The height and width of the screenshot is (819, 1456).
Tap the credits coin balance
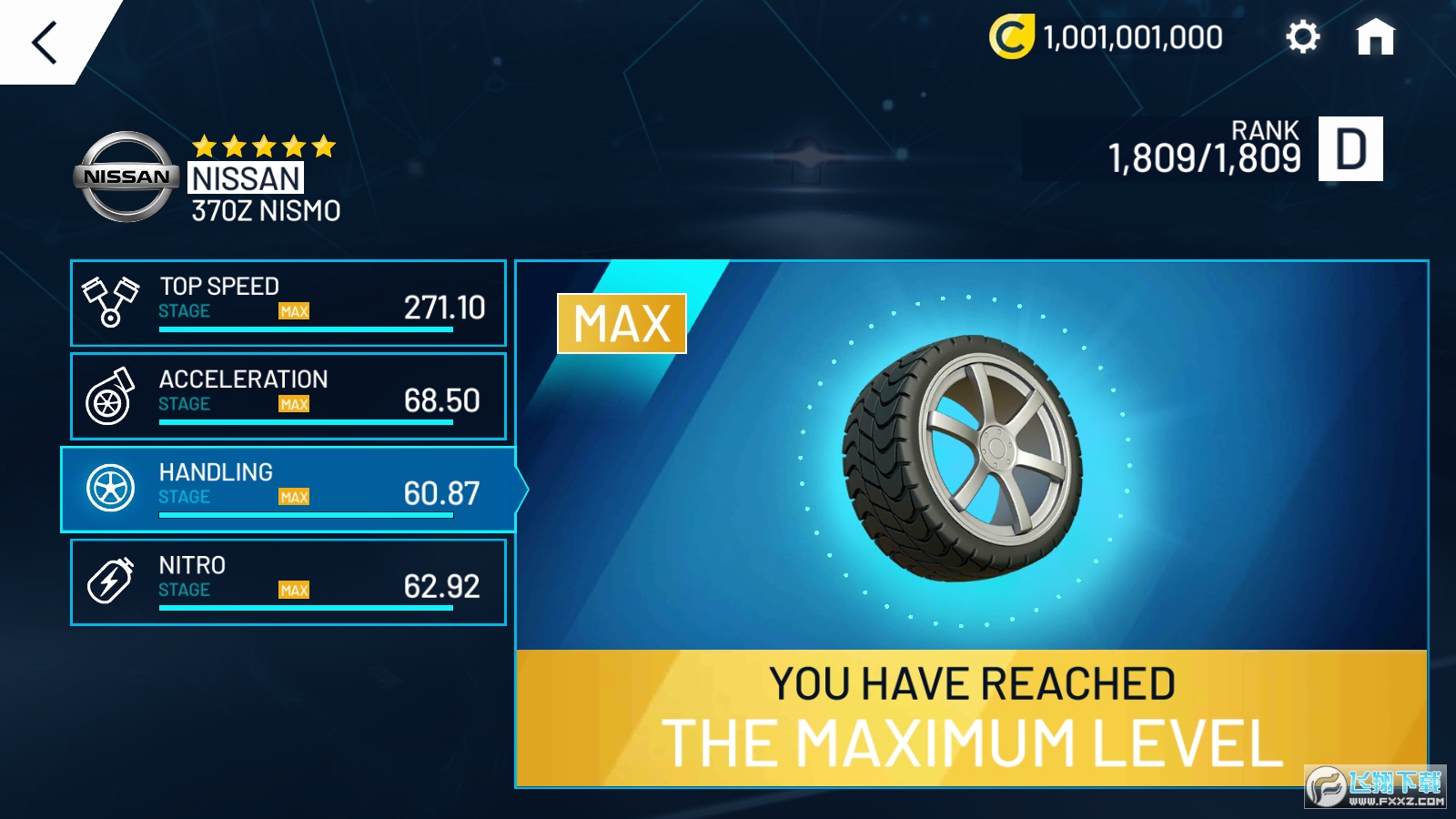pyautogui.click(x=1107, y=37)
